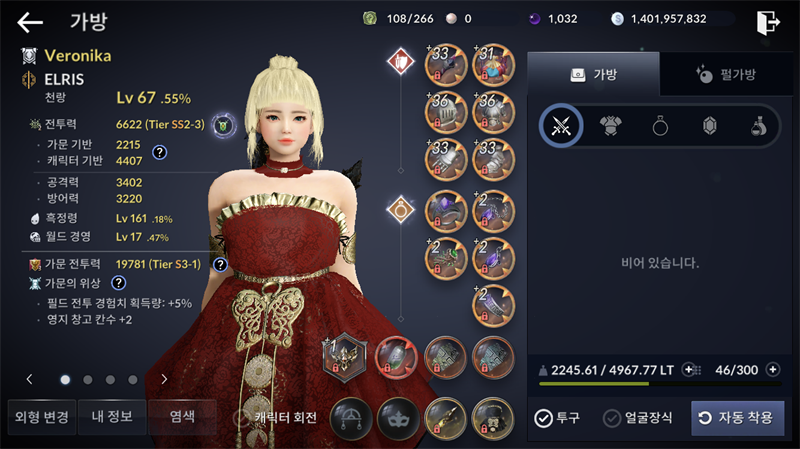Viewport: 800px width, 449px height.
Task: Exit the bag screen via door icon
Action: pos(768,22)
